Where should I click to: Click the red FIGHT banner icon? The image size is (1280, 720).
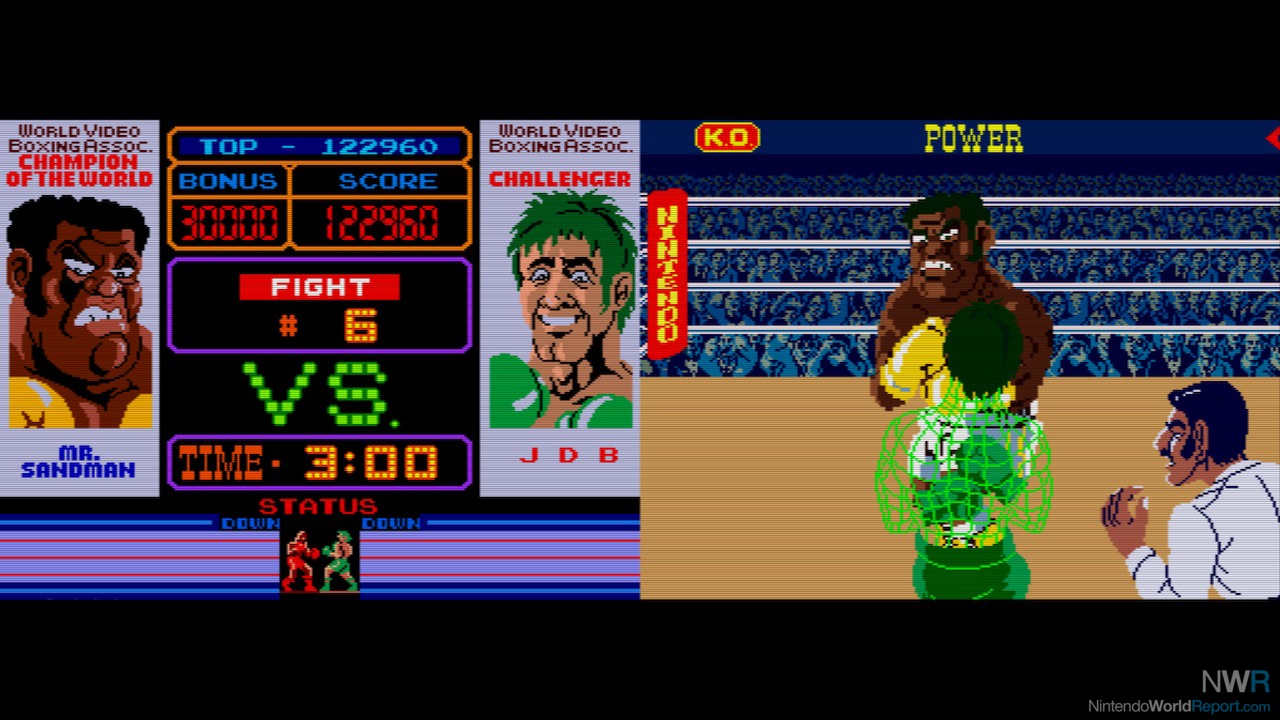(x=318, y=287)
